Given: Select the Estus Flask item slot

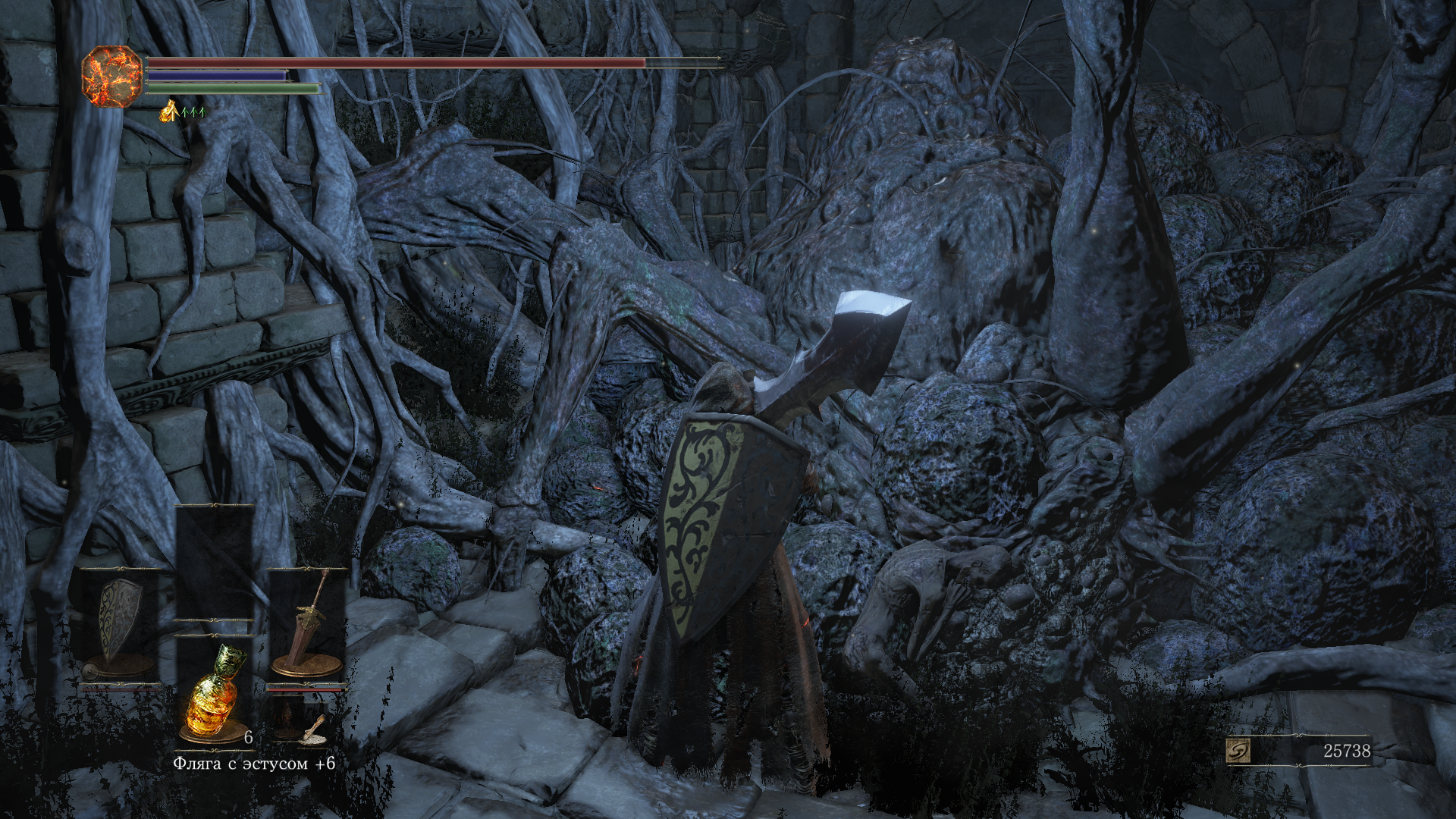Looking at the screenshot, I should (x=215, y=692).
